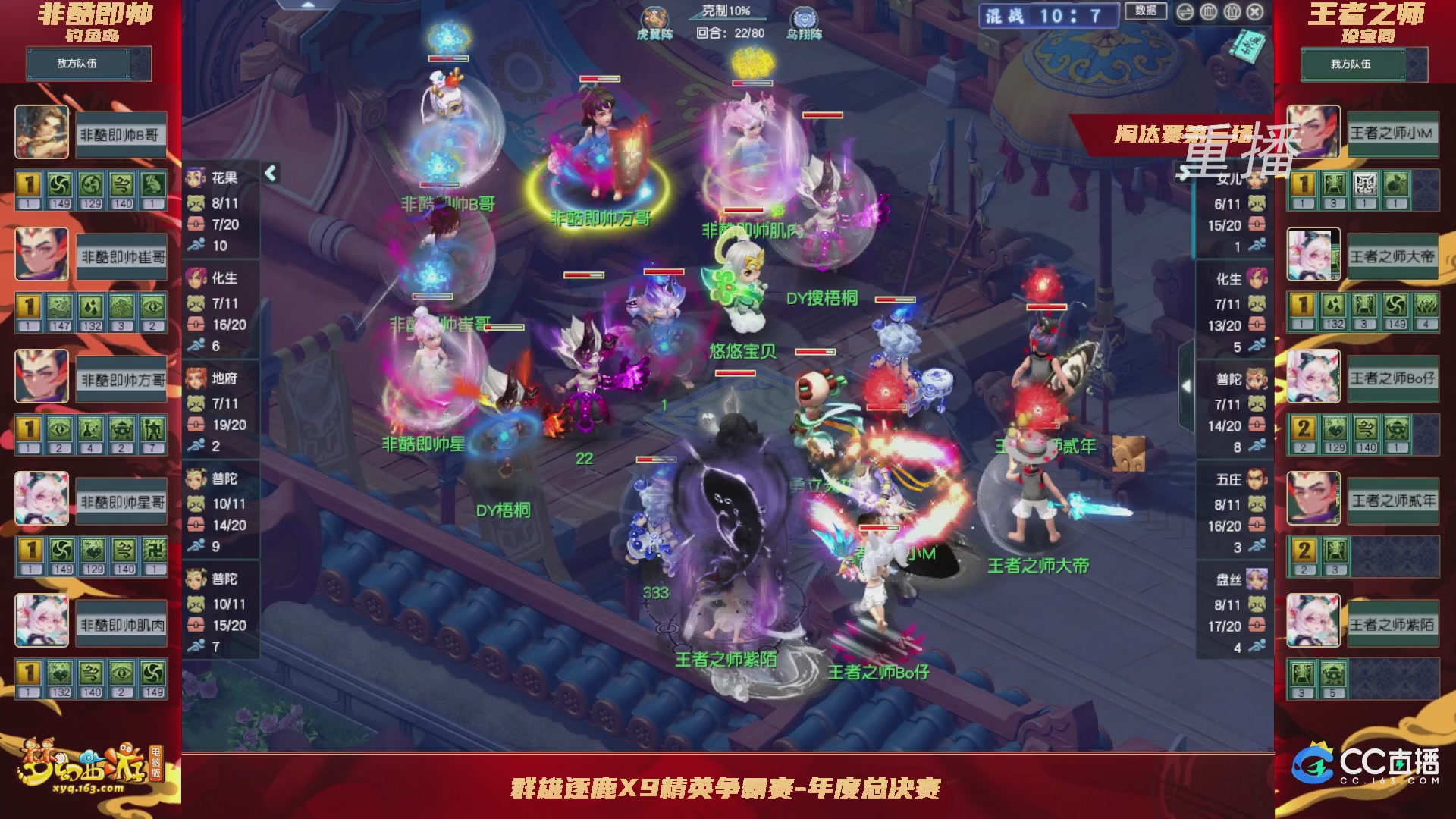Click the running-figure speed icon under 花果
1456x819 pixels.
[195, 245]
